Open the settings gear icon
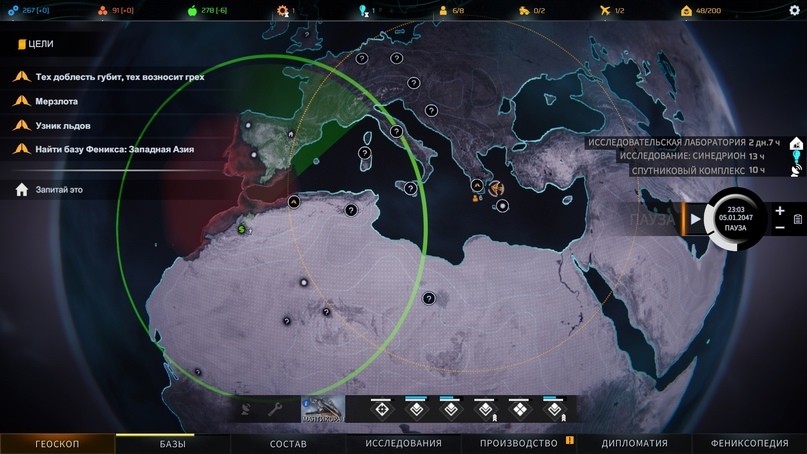This screenshot has width=807, height=454. click(x=795, y=11)
